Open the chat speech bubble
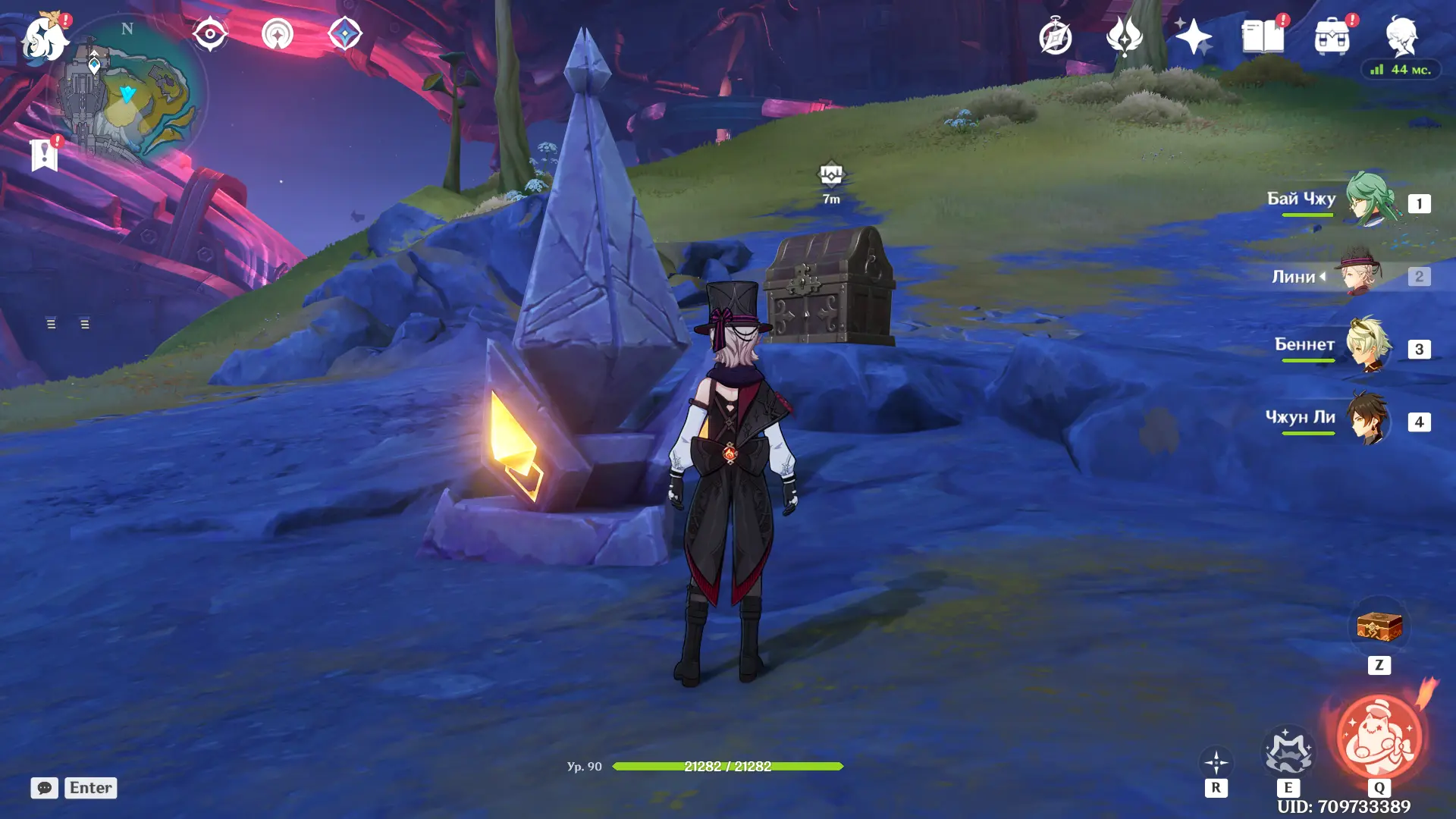This screenshot has width=1456, height=819. click(x=44, y=788)
